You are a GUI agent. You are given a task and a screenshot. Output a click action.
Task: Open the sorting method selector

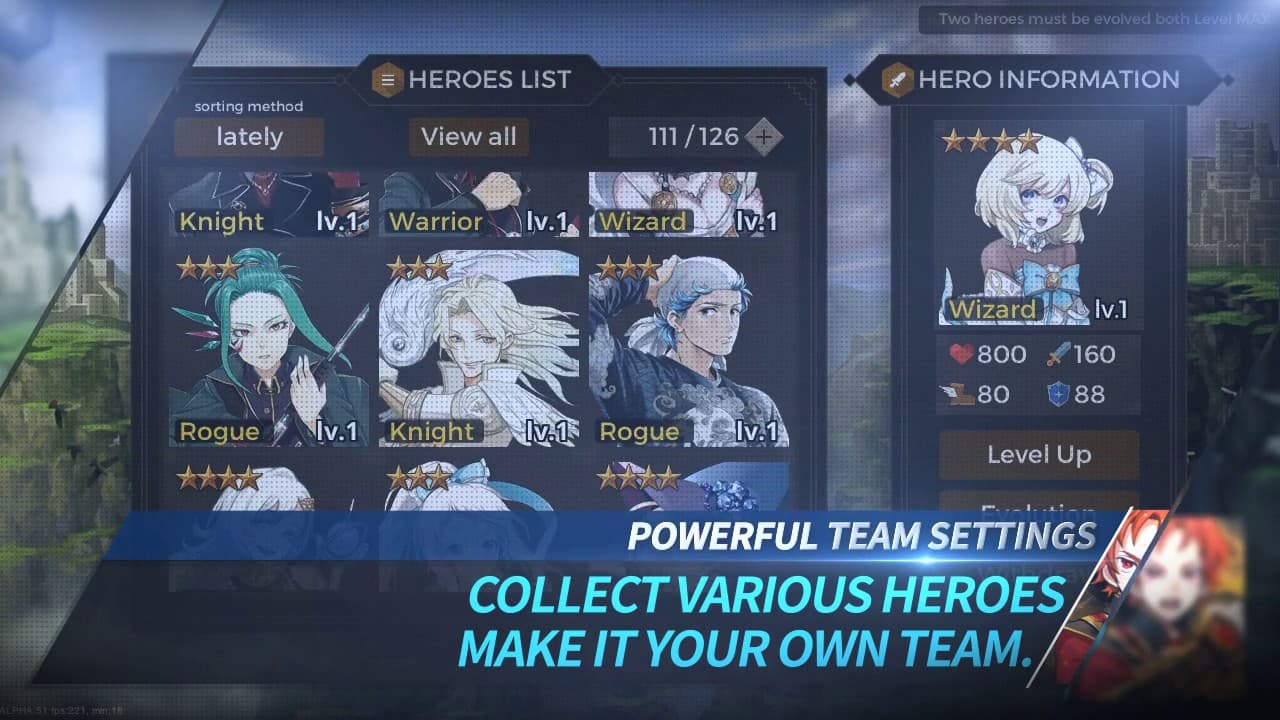247,106
